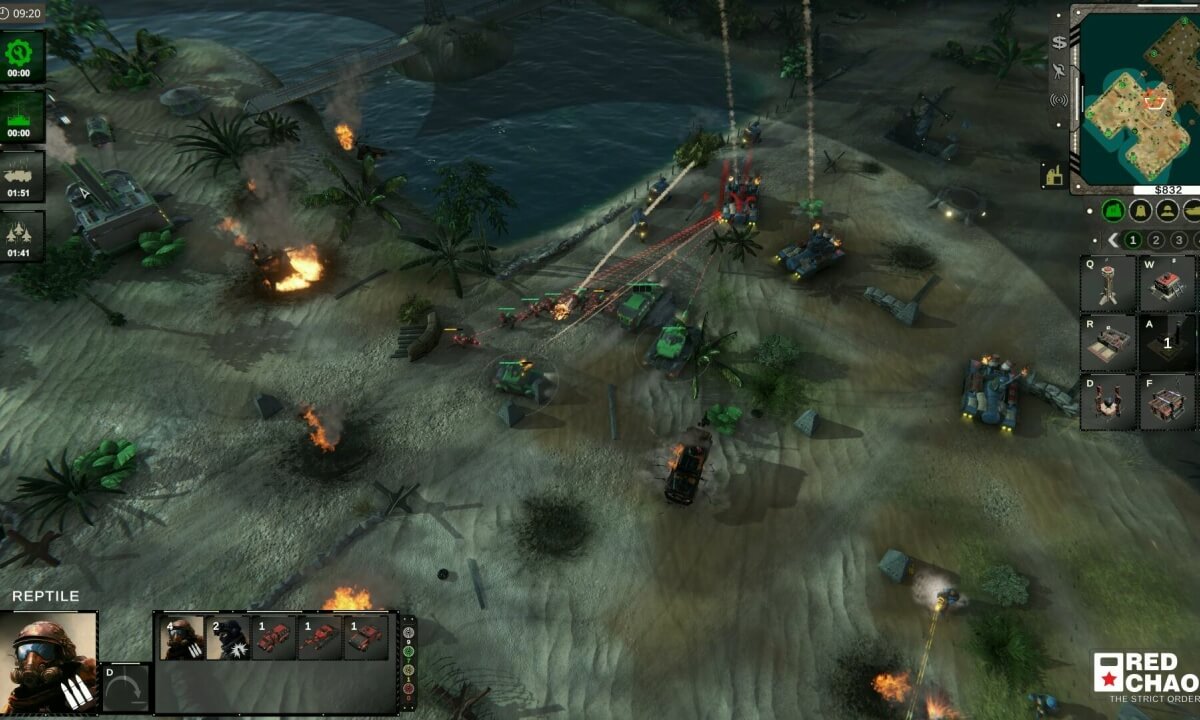Click the radio signal waves icon
Screen dimensions: 1200x720
coord(1059,100)
